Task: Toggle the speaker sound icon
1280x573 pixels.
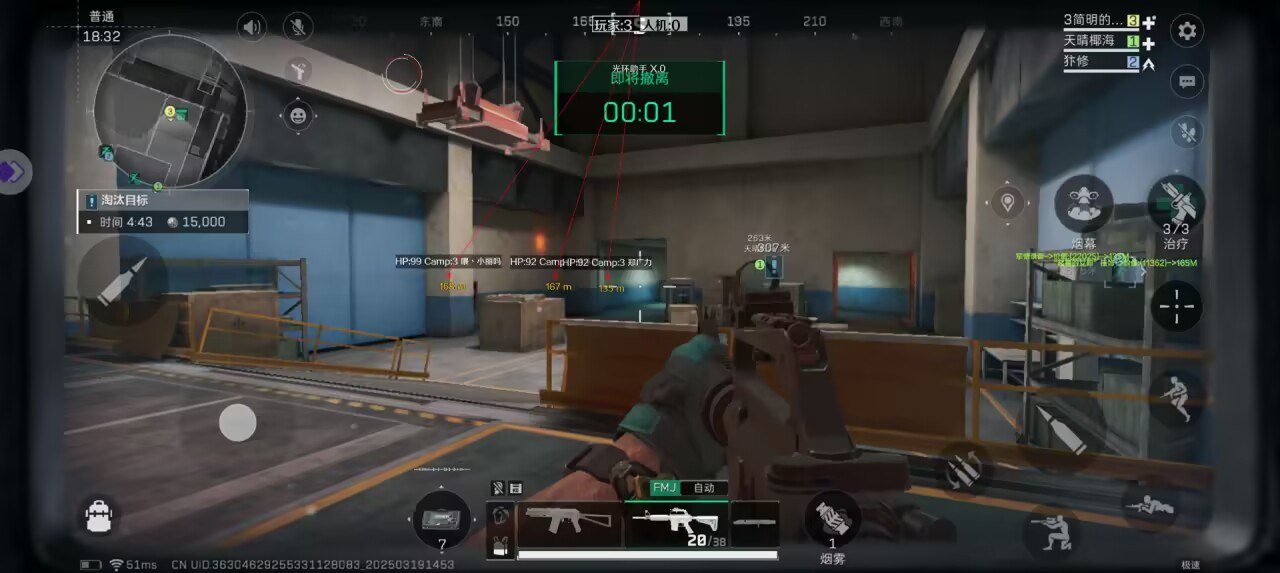Action: pos(251,27)
